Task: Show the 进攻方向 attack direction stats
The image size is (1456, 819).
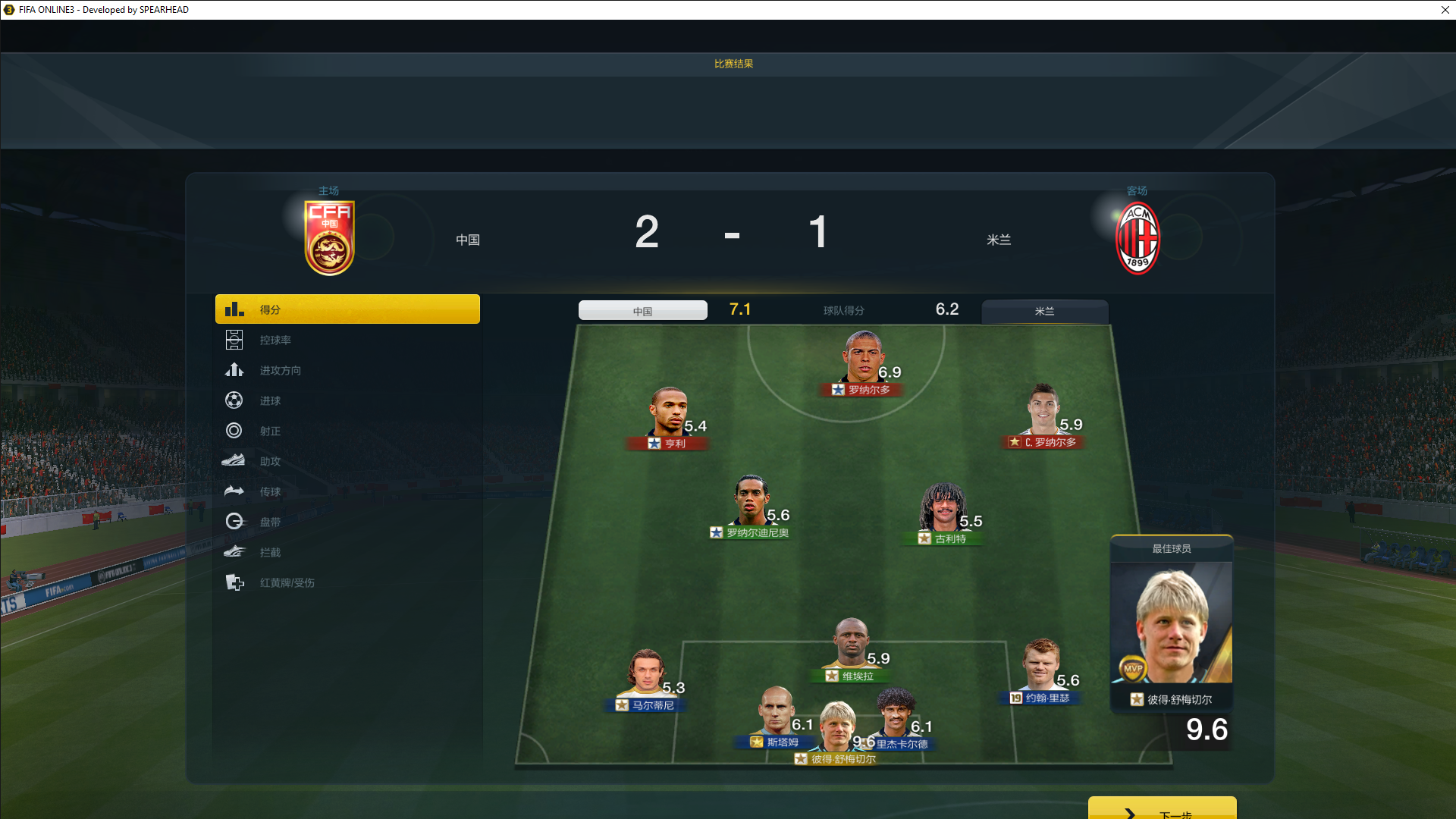Action: 280,371
